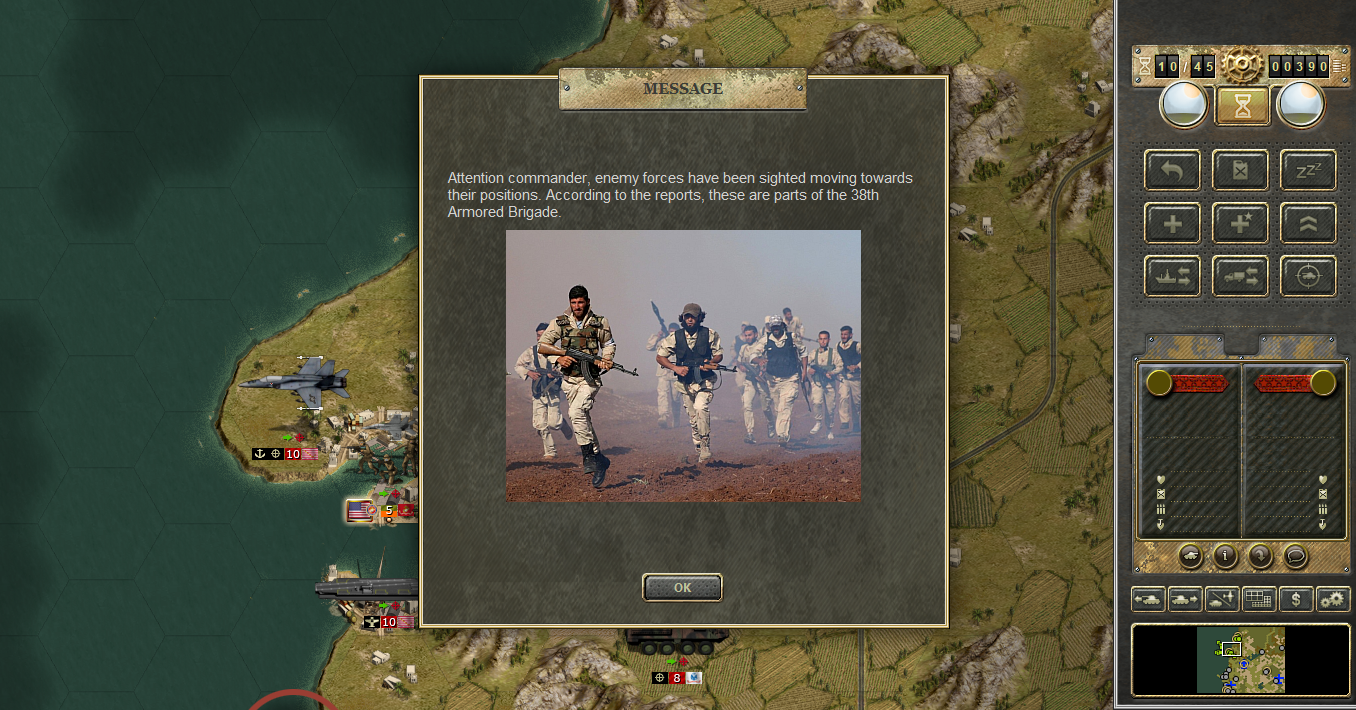This screenshot has height=710, width=1356.
Task: Upgrade the unit using the chevrons button
Action: pyautogui.click(x=1308, y=223)
